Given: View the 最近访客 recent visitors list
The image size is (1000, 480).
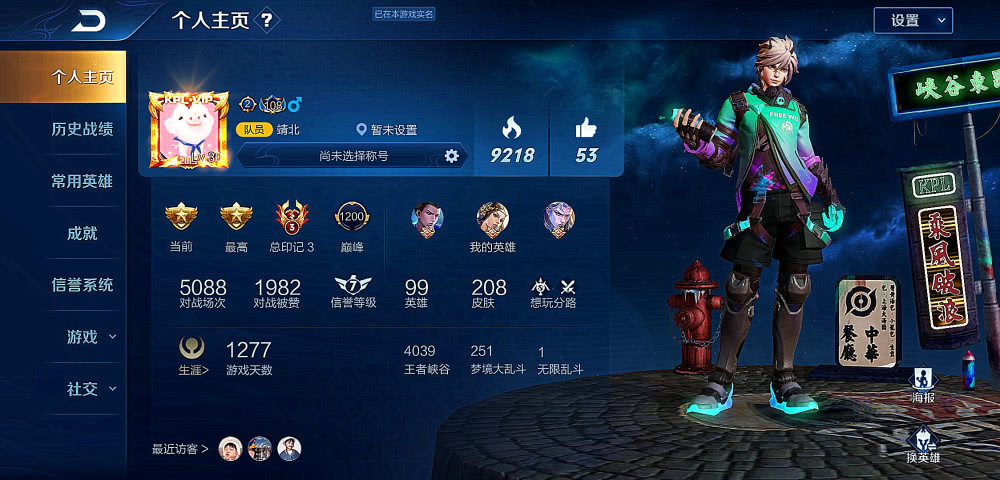Looking at the screenshot, I should [x=180, y=449].
